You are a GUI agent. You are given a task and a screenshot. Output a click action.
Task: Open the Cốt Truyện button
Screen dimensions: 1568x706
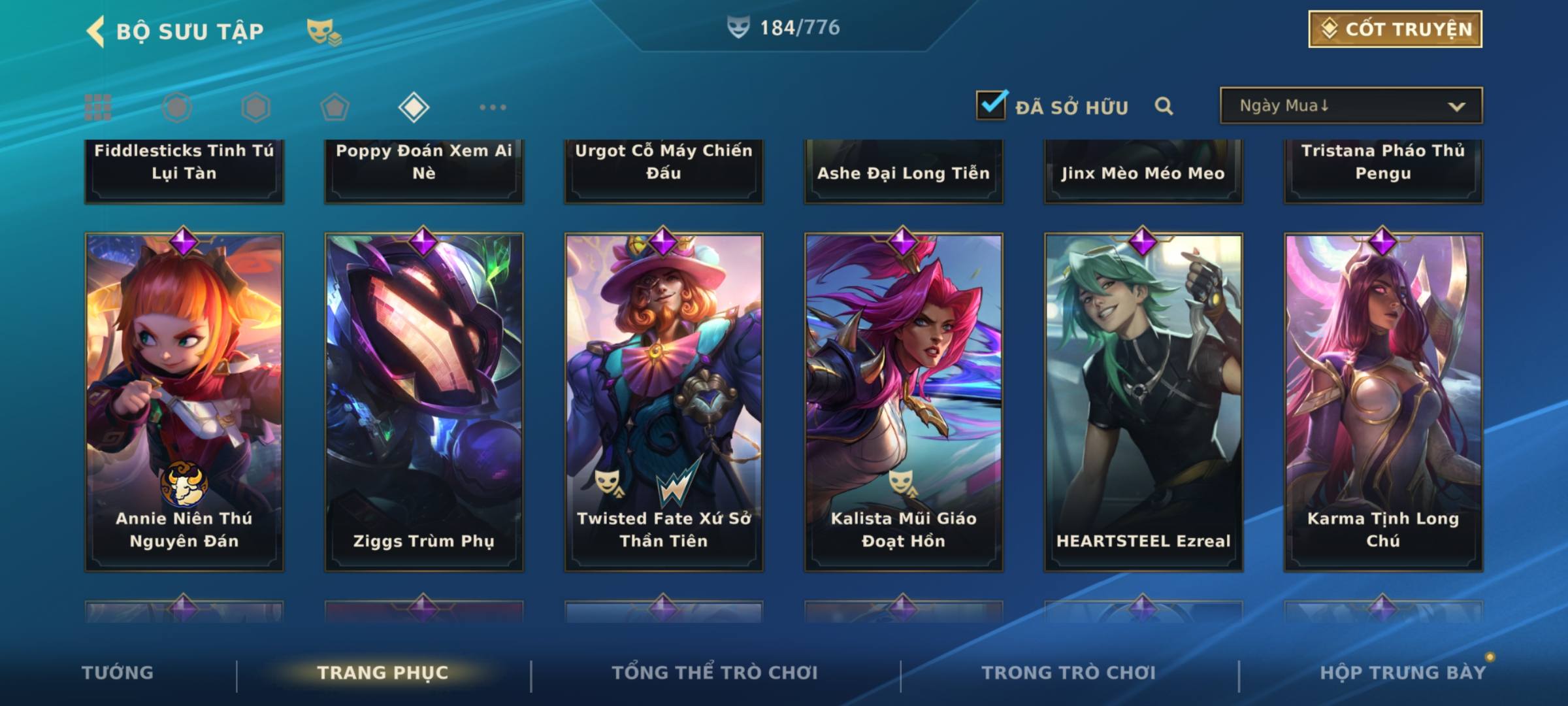1395,29
